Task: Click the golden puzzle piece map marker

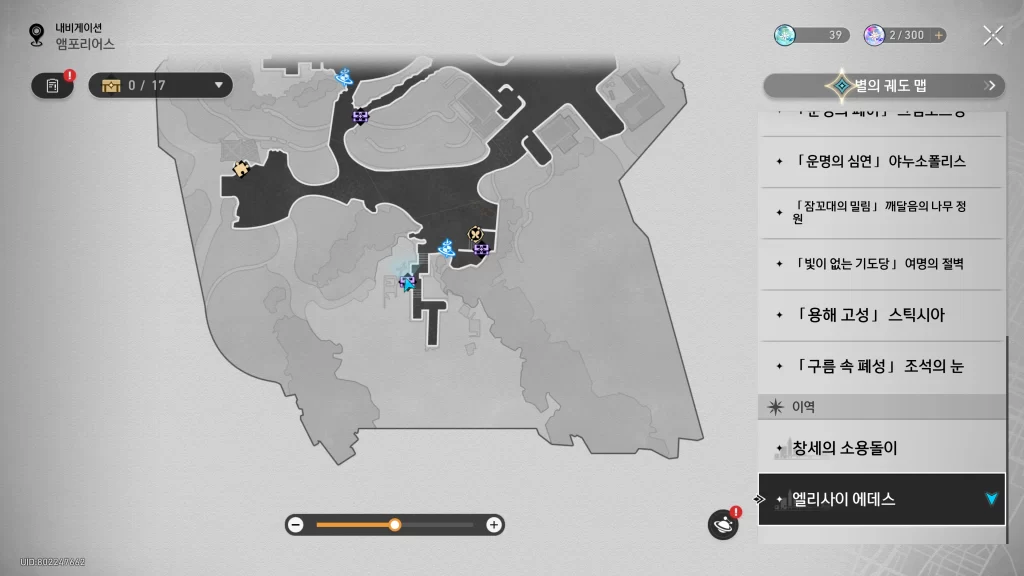Action: (240, 169)
